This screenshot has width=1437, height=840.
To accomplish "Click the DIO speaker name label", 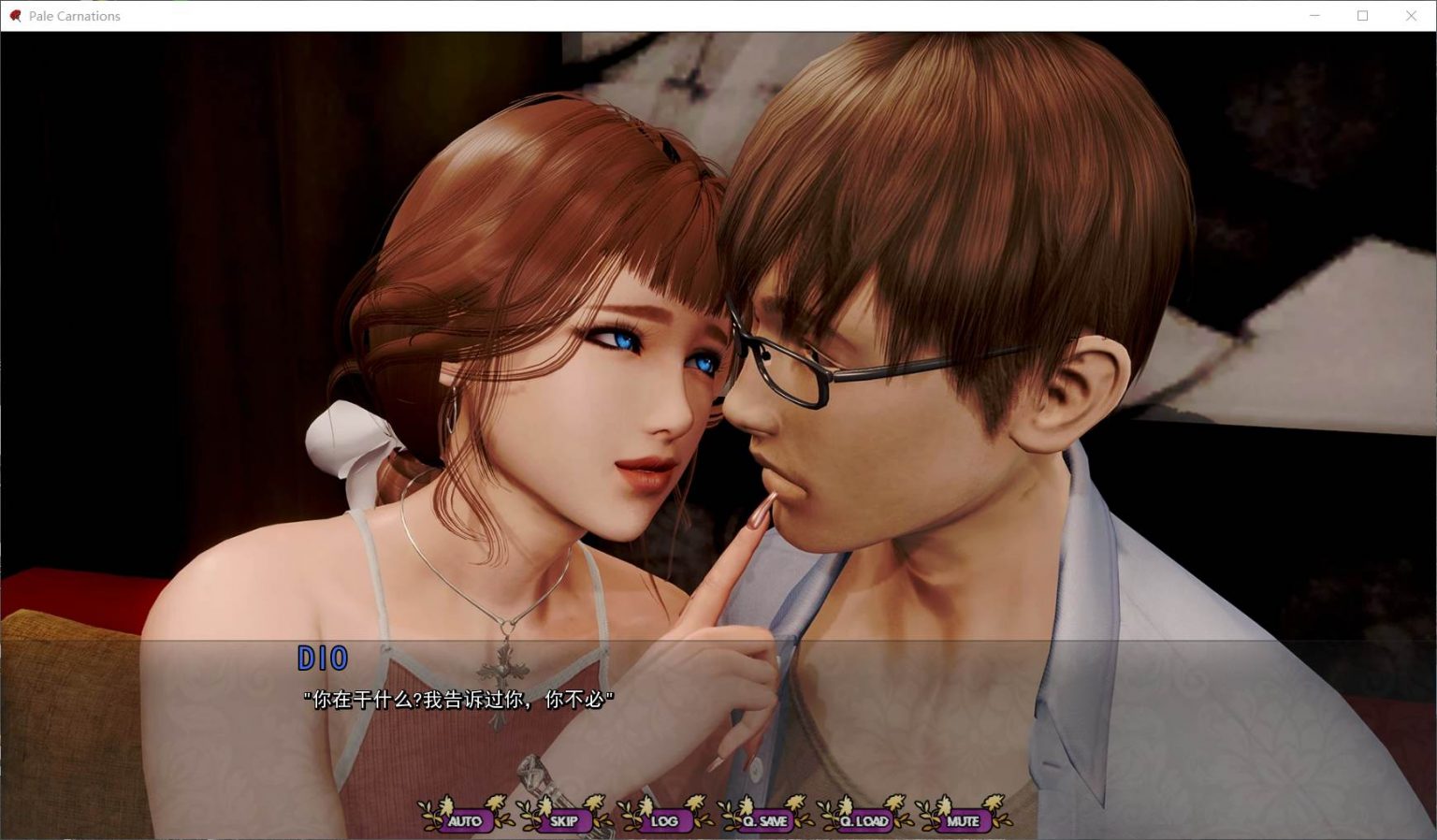I will (323, 659).
